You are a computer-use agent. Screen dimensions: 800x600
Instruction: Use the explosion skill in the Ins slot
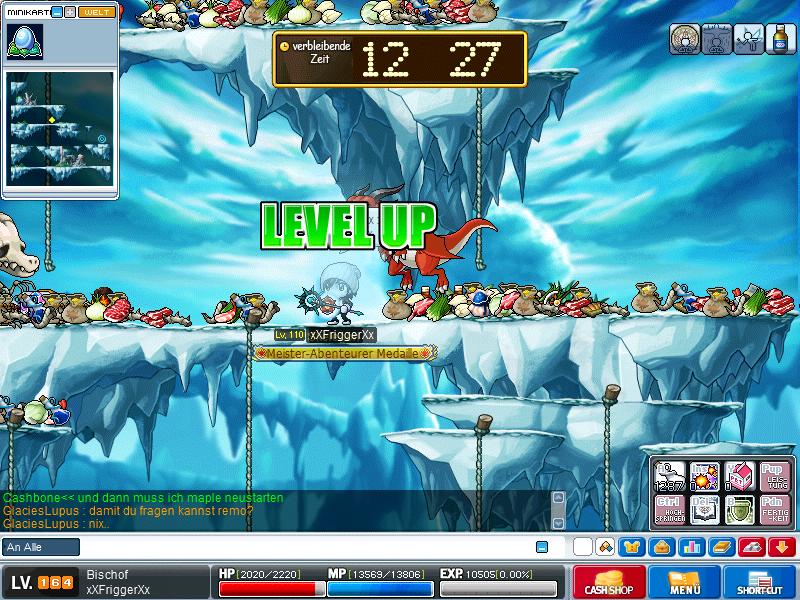pyautogui.click(x=704, y=474)
